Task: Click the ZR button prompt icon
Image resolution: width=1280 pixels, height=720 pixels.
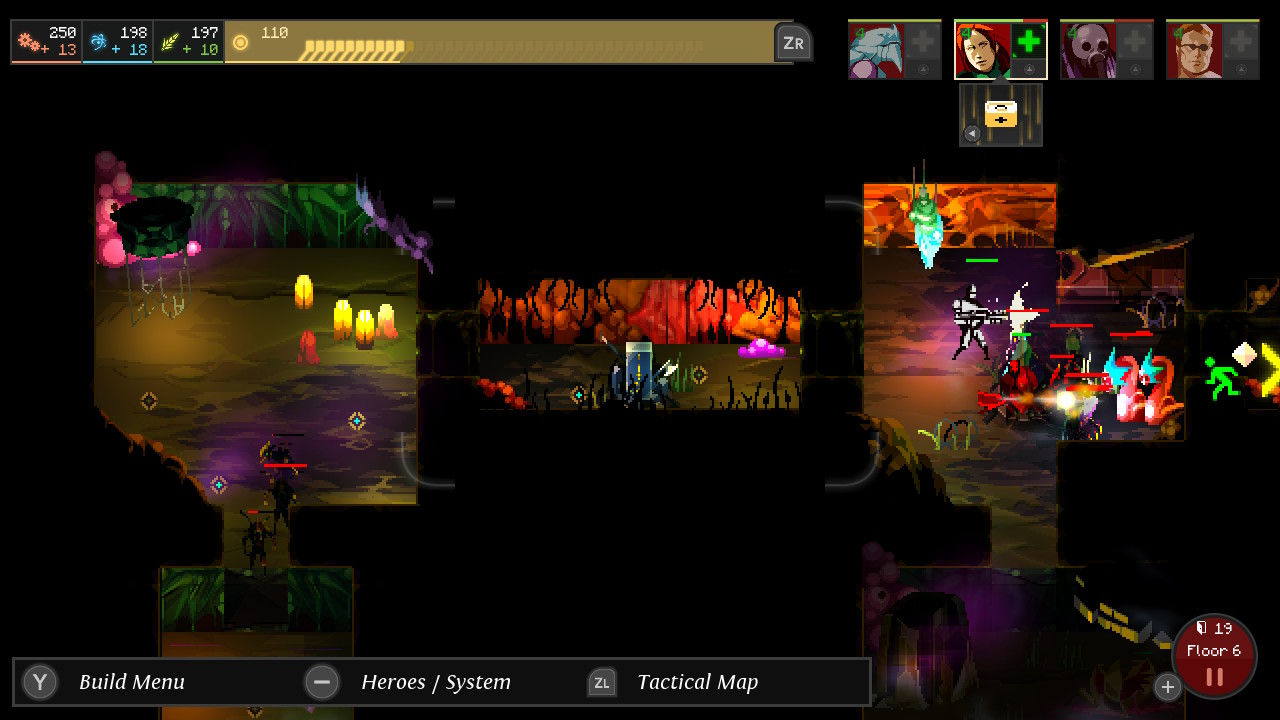Action: point(794,42)
